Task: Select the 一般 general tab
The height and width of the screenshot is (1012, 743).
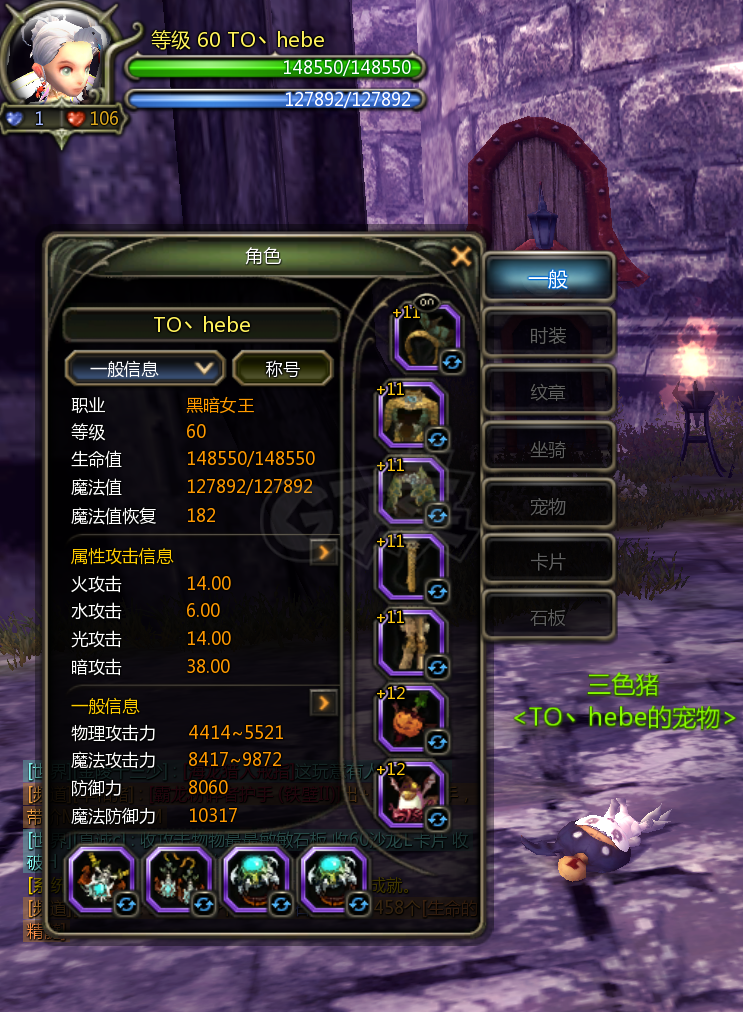Action: click(548, 279)
